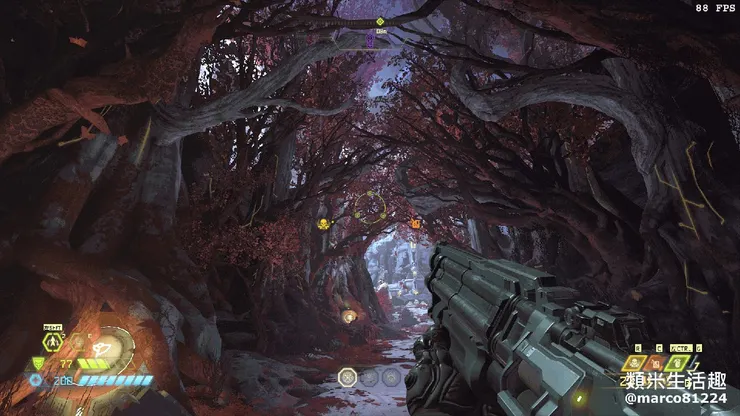Screen dimensions: 740x416
Task: Select the purple objective icon beneath the compass
Action: (x=370, y=40)
